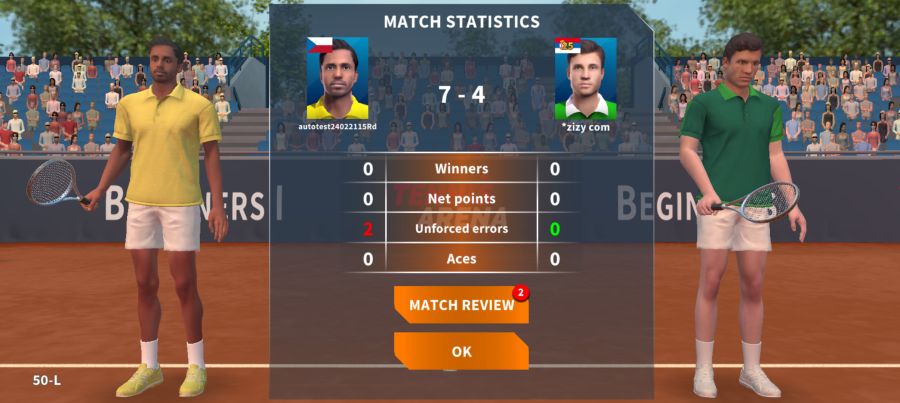Viewport: 900px width, 403px height.
Task: View autotest24022115Rd player portrait
Action: click(x=337, y=79)
